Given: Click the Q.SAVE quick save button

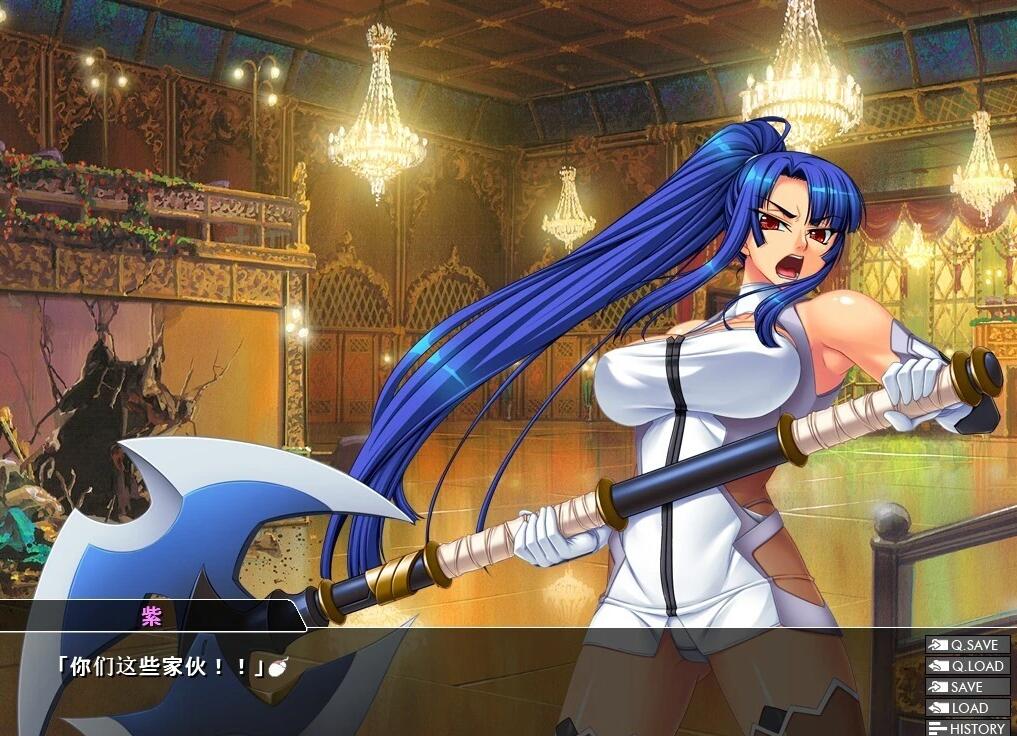Looking at the screenshot, I should click(x=966, y=645).
